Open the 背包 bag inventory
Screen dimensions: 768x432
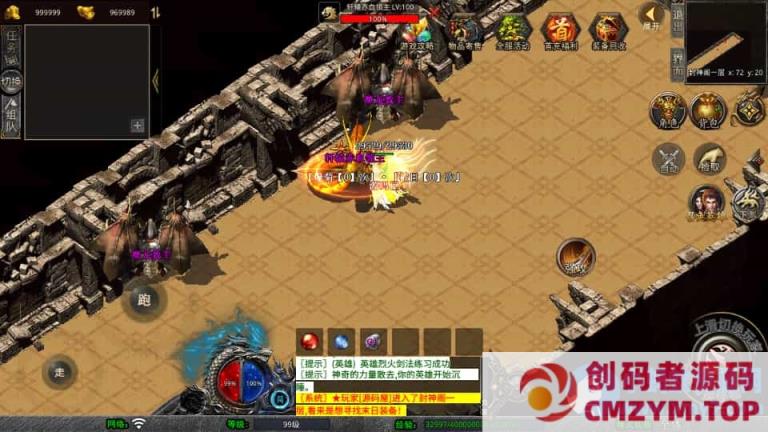click(707, 110)
